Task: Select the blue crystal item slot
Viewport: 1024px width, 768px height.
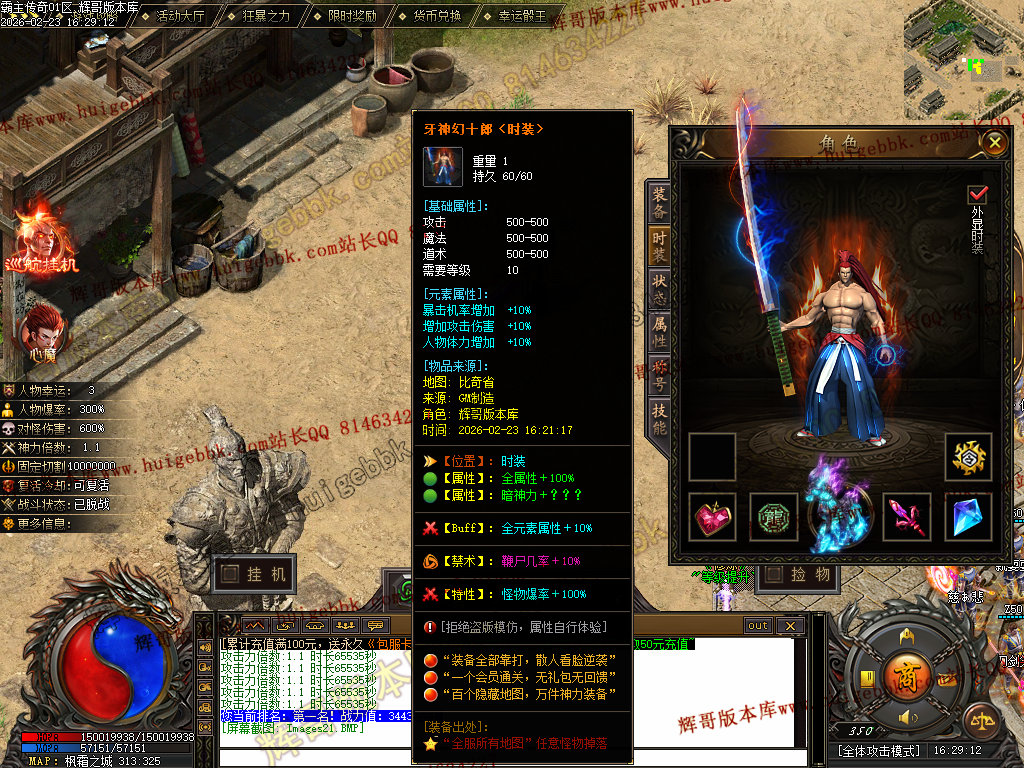Action: (x=968, y=517)
